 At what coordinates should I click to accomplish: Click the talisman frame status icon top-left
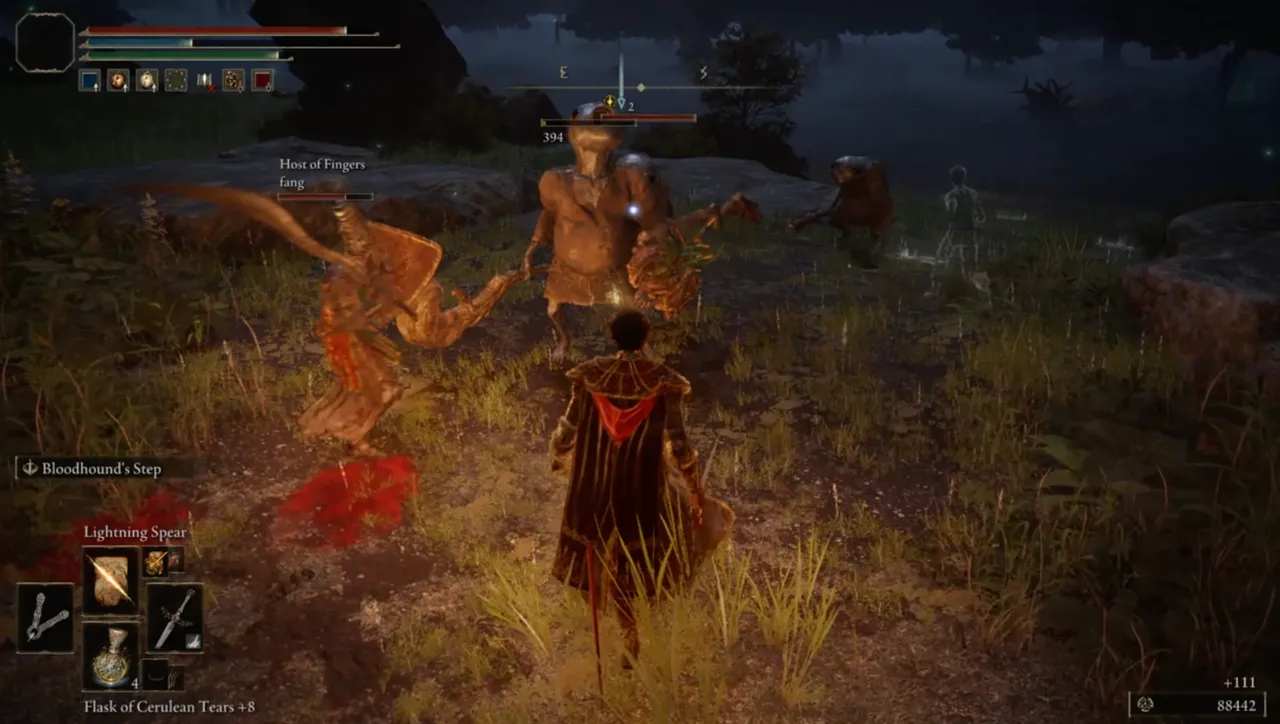(x=176, y=80)
